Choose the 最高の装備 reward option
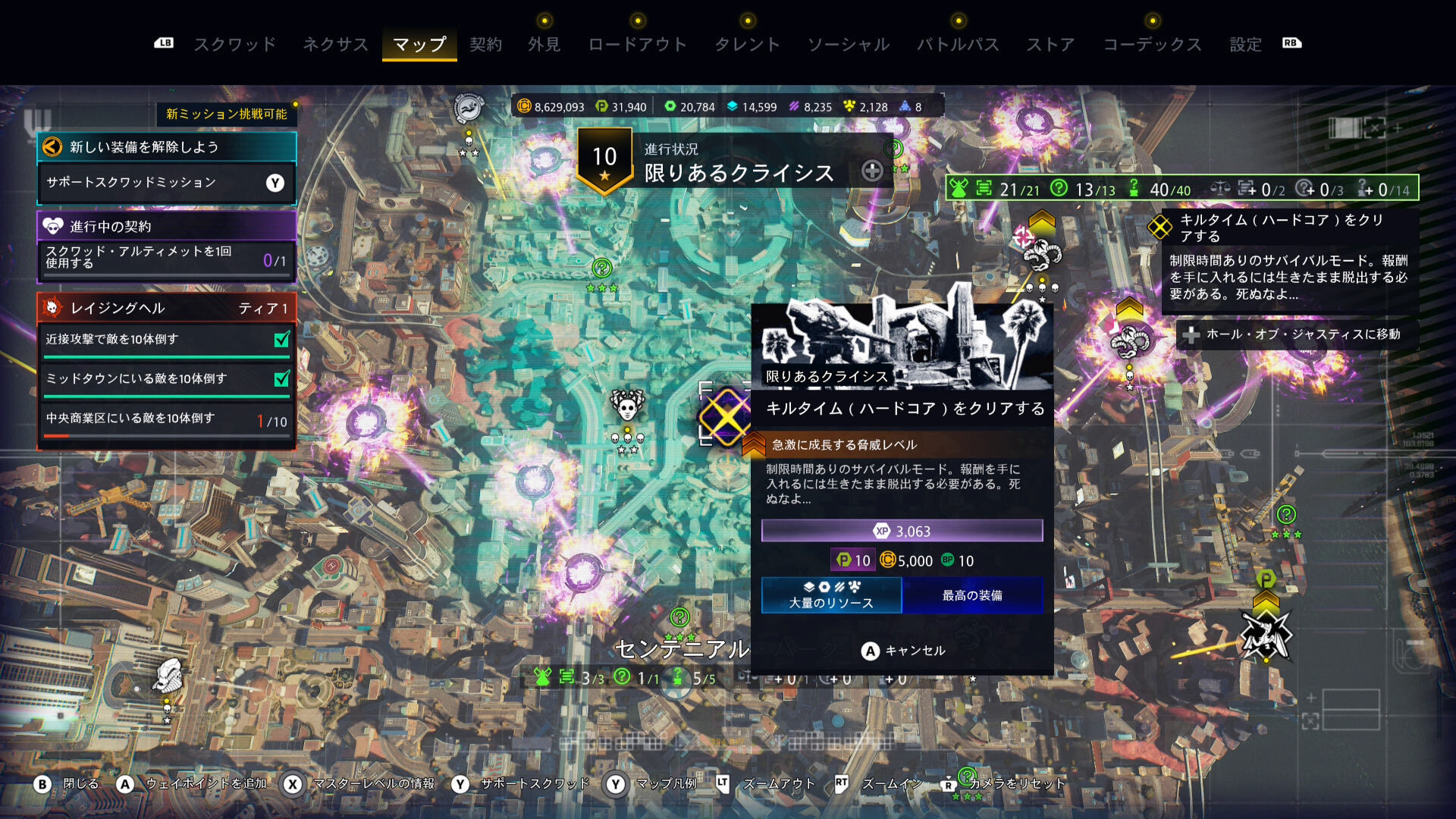 click(972, 595)
